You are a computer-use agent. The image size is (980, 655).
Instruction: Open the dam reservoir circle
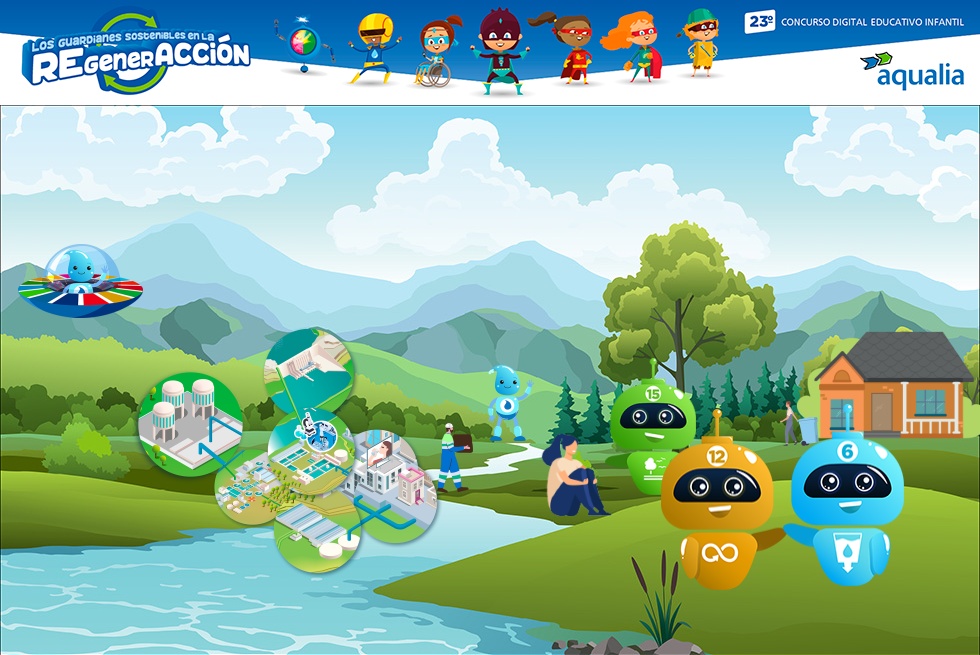pyautogui.click(x=308, y=372)
